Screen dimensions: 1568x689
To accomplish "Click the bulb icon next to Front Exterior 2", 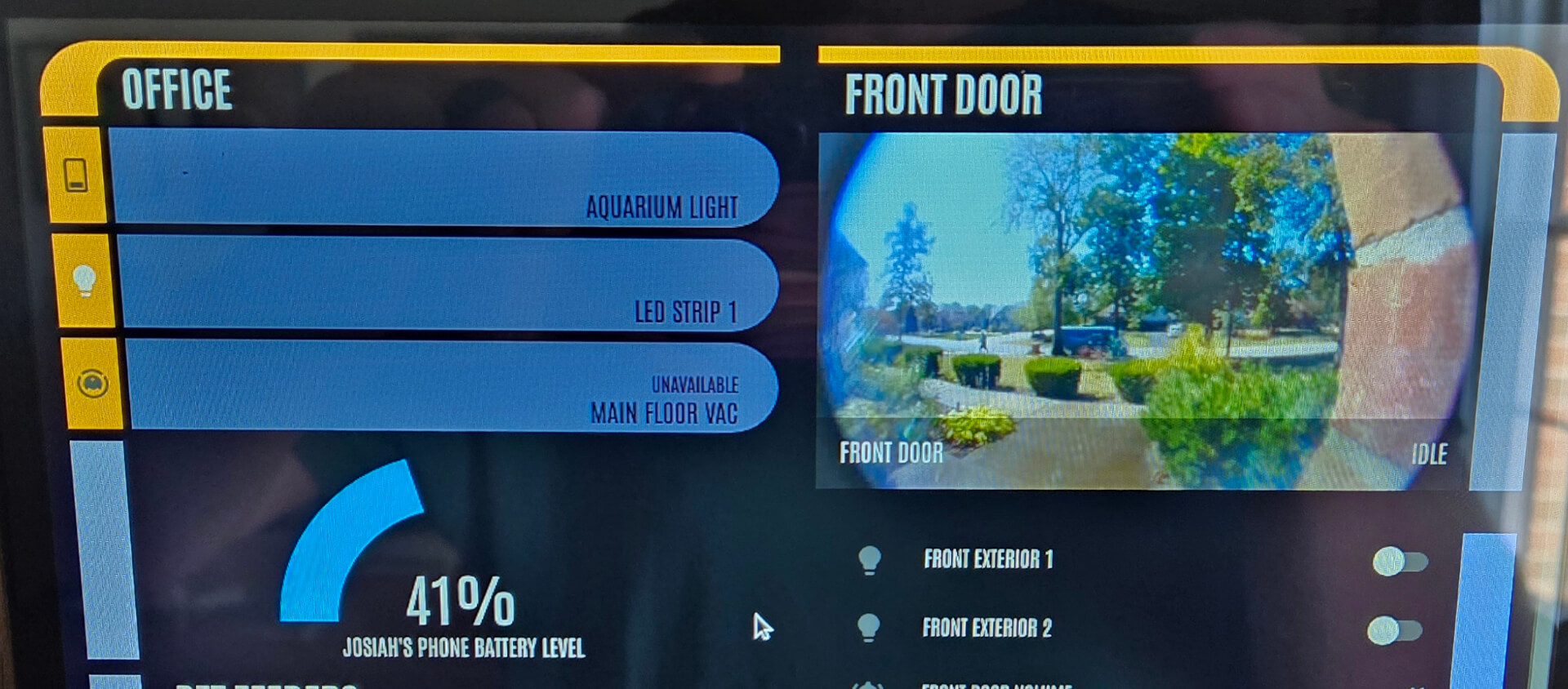I will (x=868, y=629).
